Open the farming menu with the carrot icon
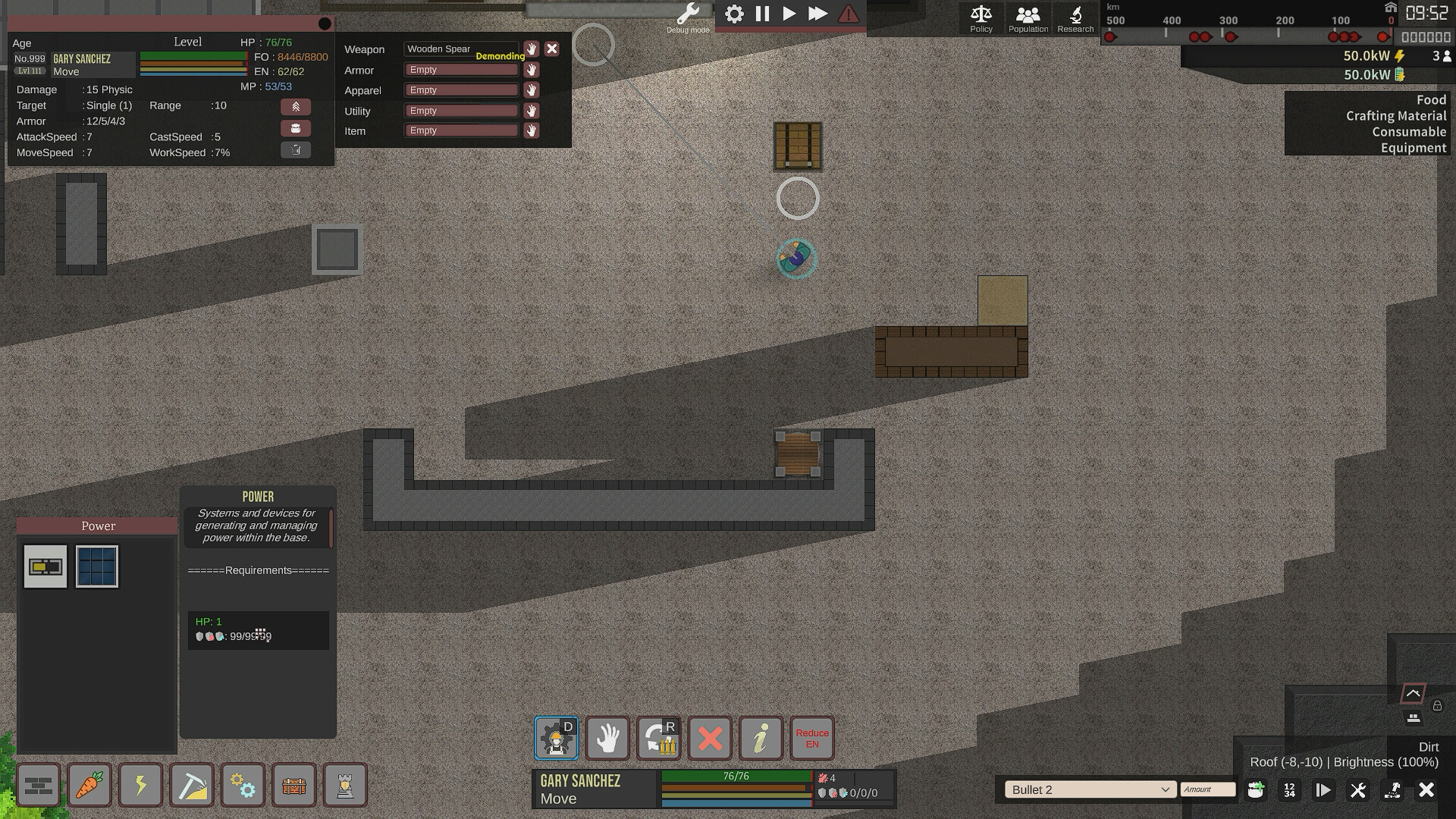 89,785
